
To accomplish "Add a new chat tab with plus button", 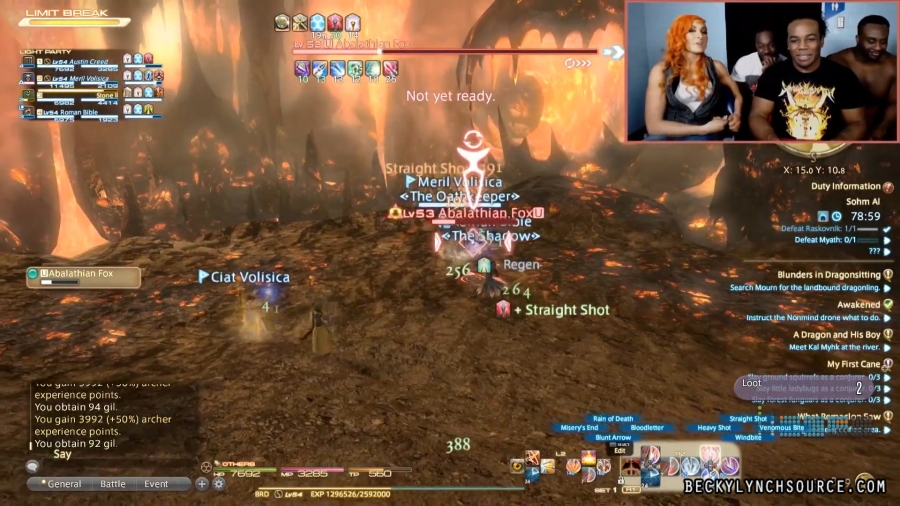I will [202, 484].
